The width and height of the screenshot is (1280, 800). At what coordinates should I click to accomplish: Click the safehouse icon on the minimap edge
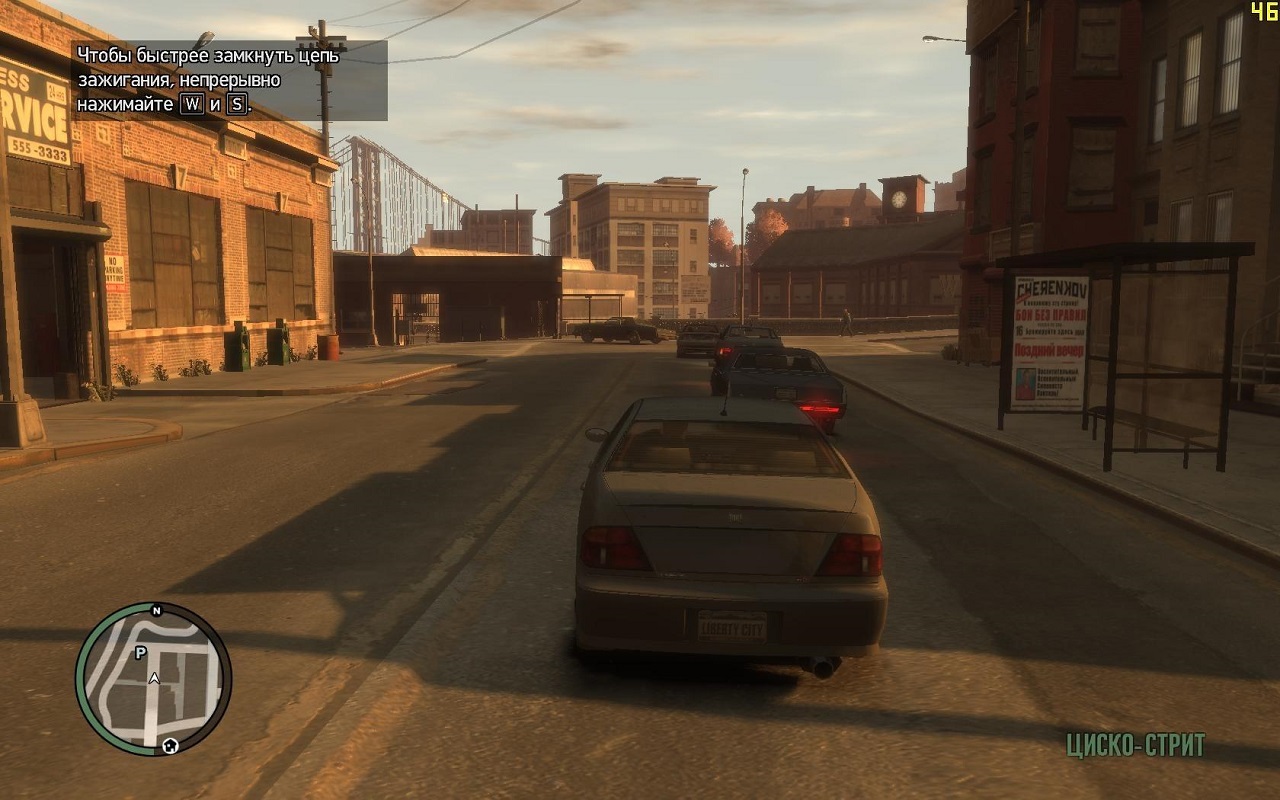coord(171,745)
